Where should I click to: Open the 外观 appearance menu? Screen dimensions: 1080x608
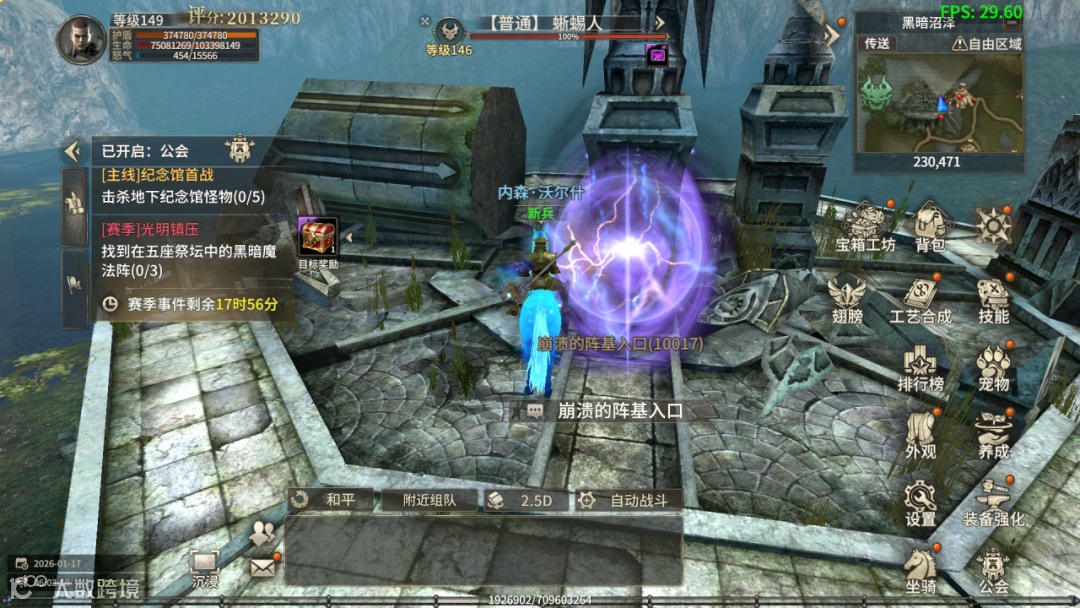[920, 433]
